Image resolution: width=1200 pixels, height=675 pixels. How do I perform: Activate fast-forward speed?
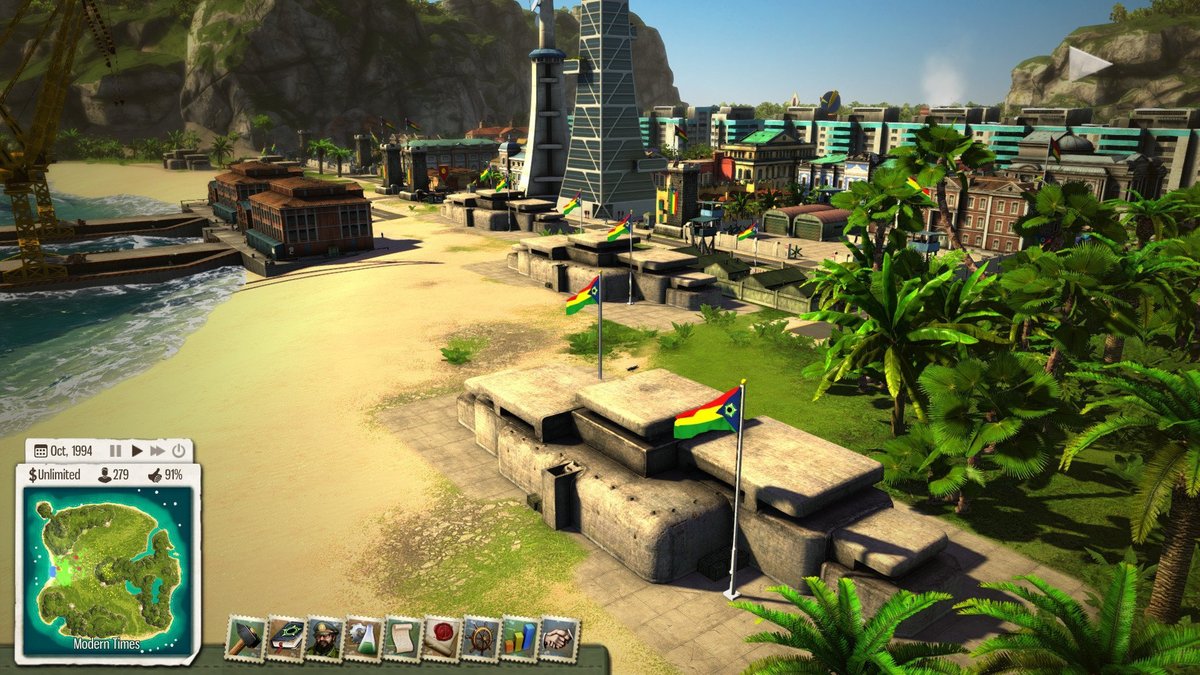click(x=157, y=451)
